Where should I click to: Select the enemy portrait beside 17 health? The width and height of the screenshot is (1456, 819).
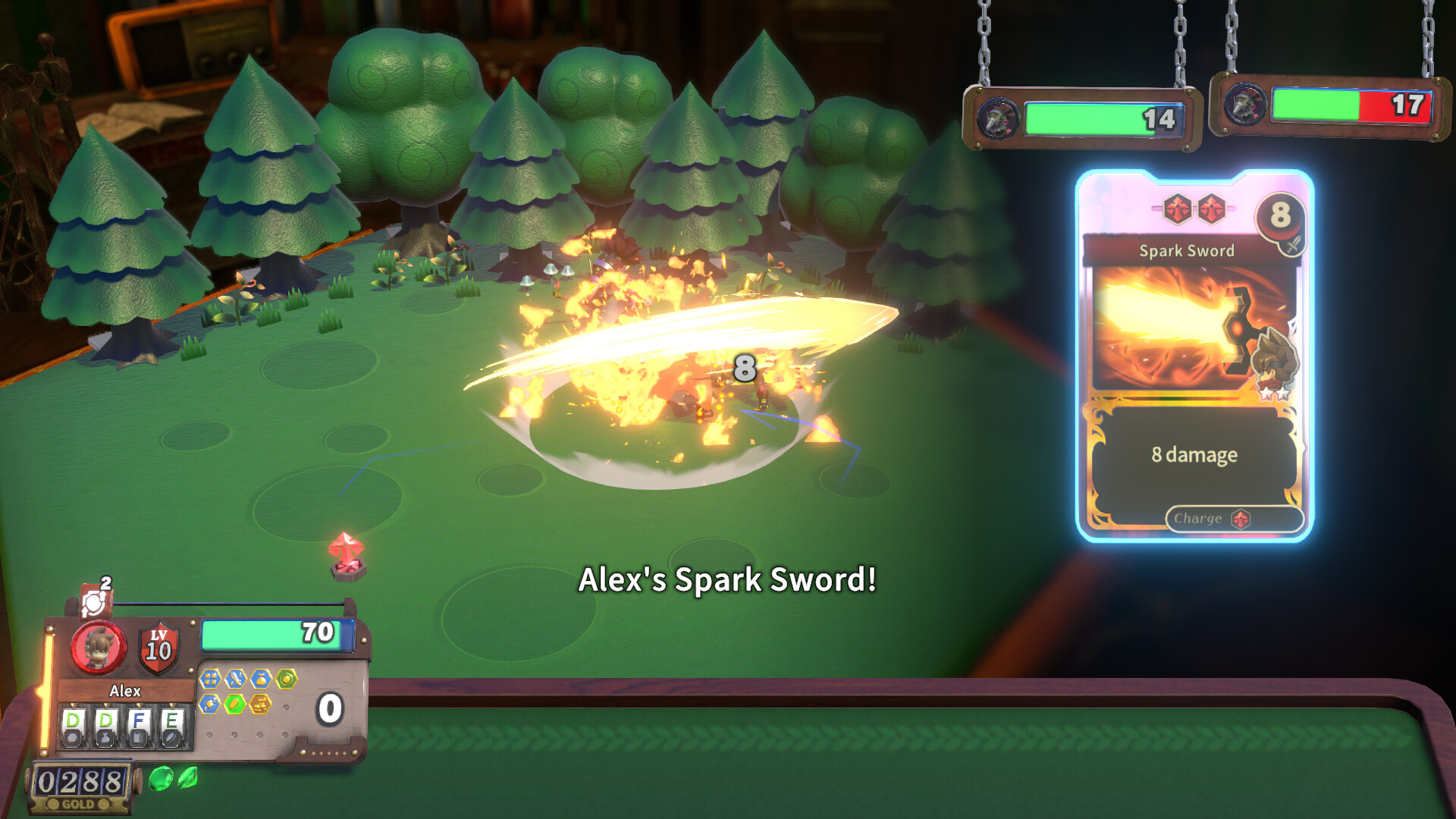pyautogui.click(x=1244, y=105)
